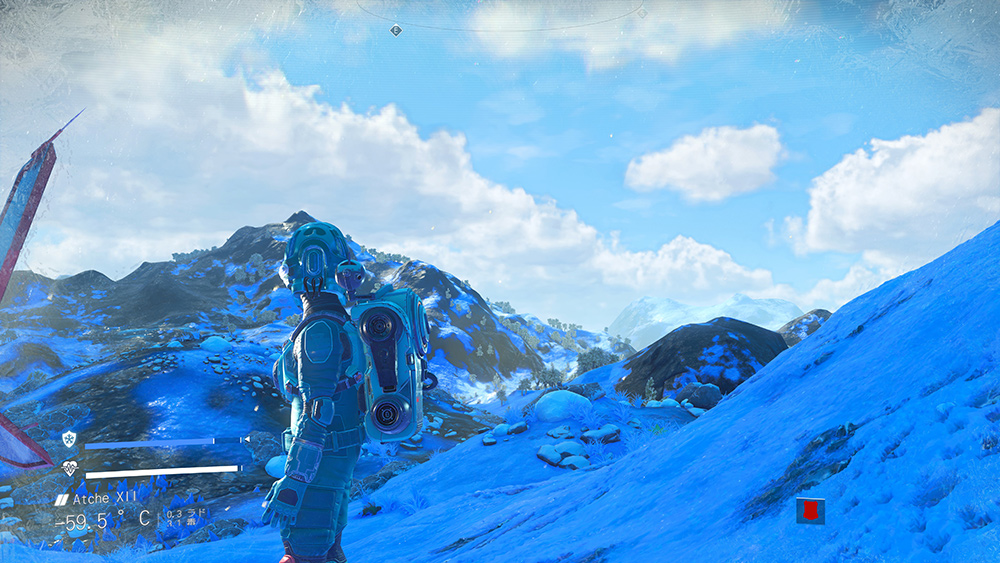This screenshot has height=563, width=1000.
Task: Click the heartbeat health icon
Action: [69, 468]
